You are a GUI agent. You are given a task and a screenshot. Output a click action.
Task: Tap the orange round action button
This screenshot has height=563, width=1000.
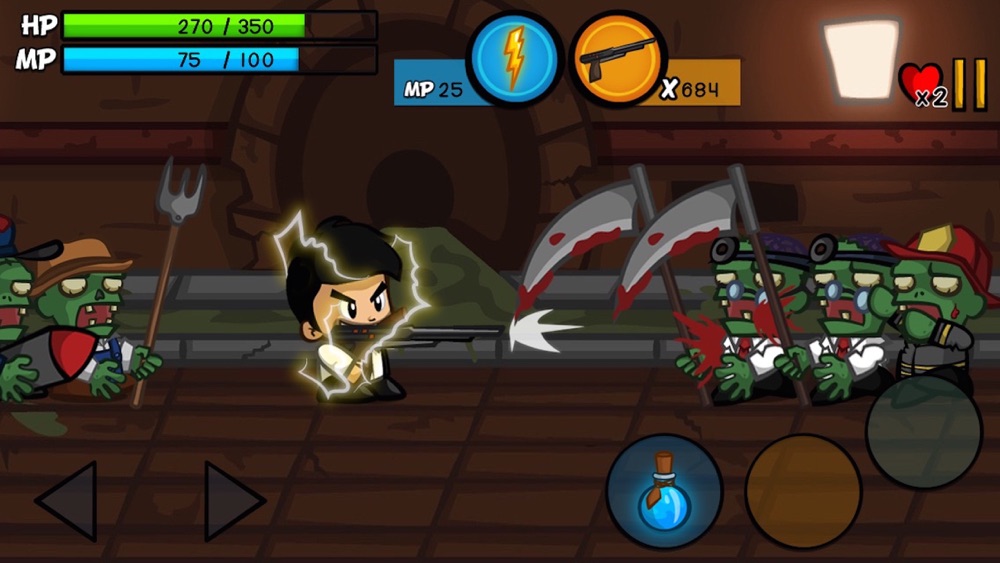[803, 492]
